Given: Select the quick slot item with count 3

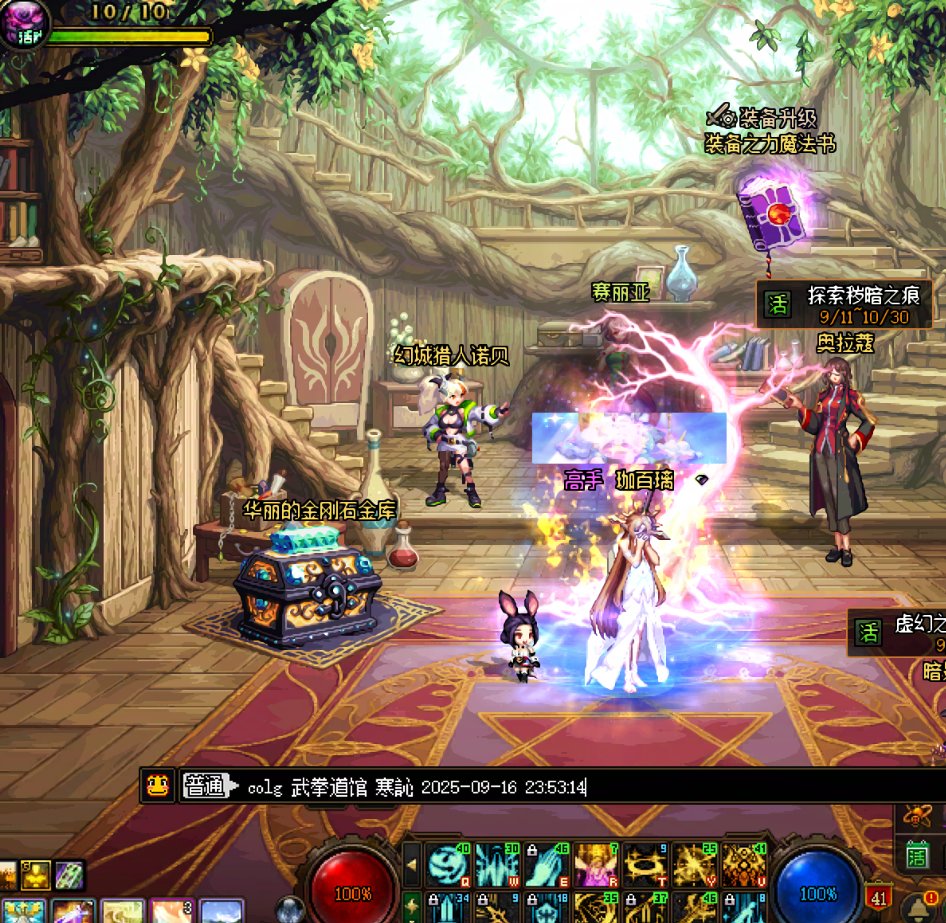Looking at the screenshot, I should tap(171, 911).
